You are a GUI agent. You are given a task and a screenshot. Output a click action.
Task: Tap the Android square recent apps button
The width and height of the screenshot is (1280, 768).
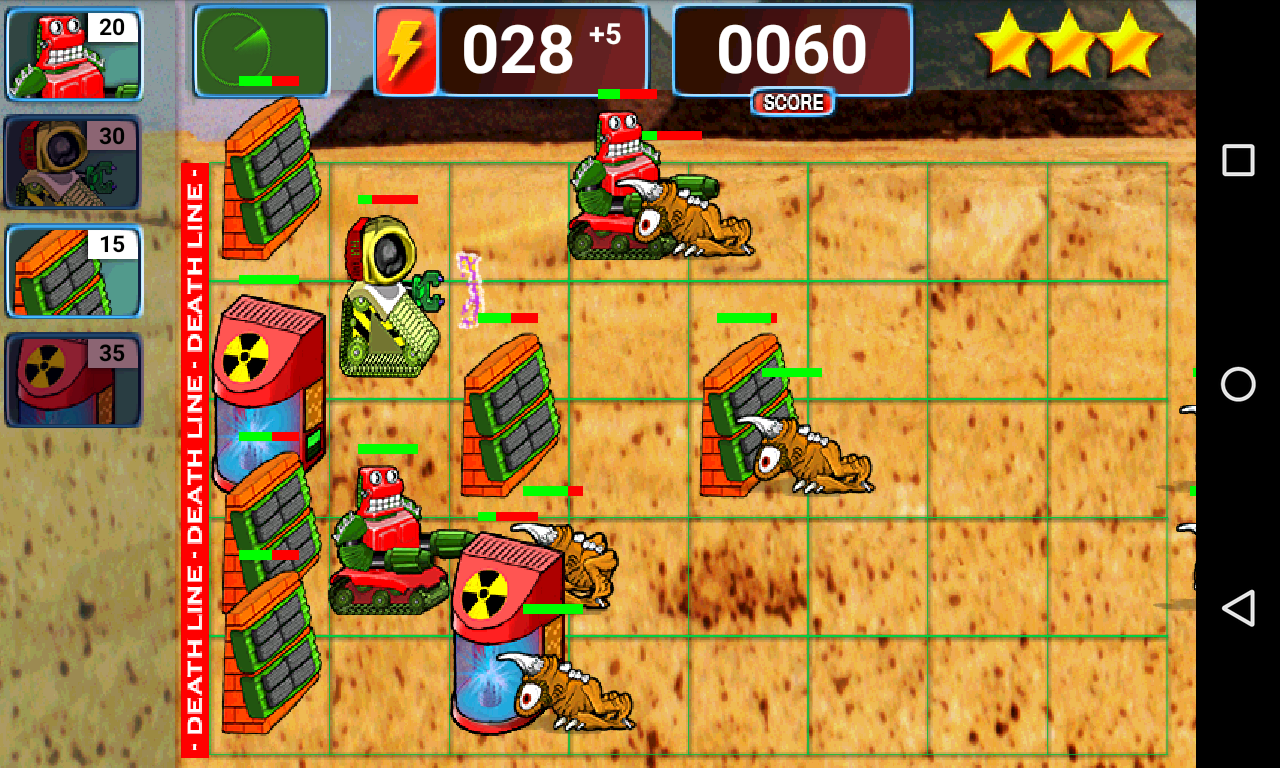point(1238,160)
